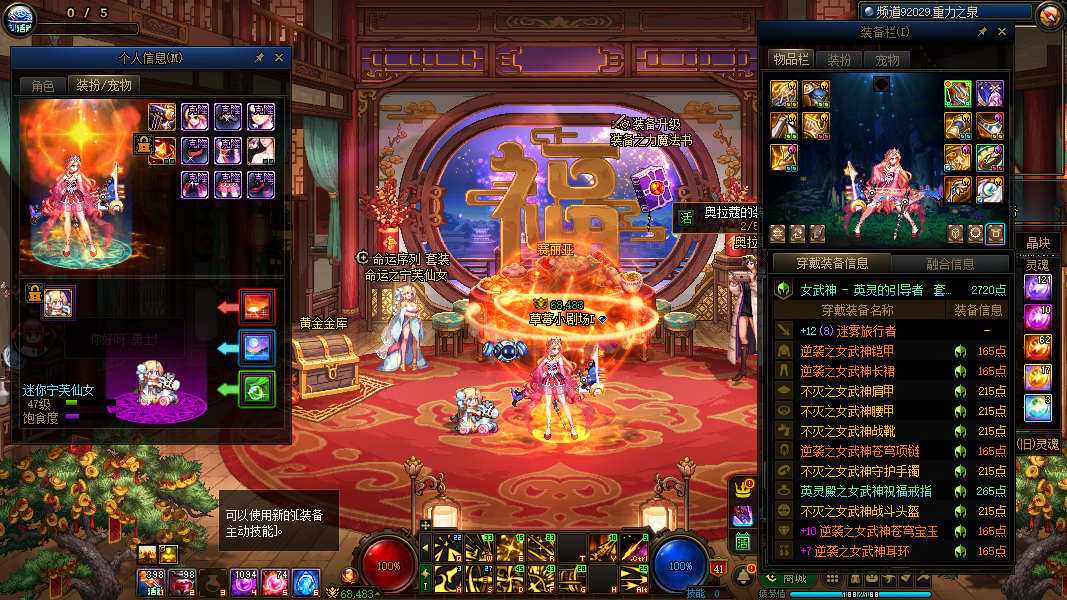1067x600 pixels.
Task: Select the 穿戴装备信息 tab
Action: coord(832,264)
